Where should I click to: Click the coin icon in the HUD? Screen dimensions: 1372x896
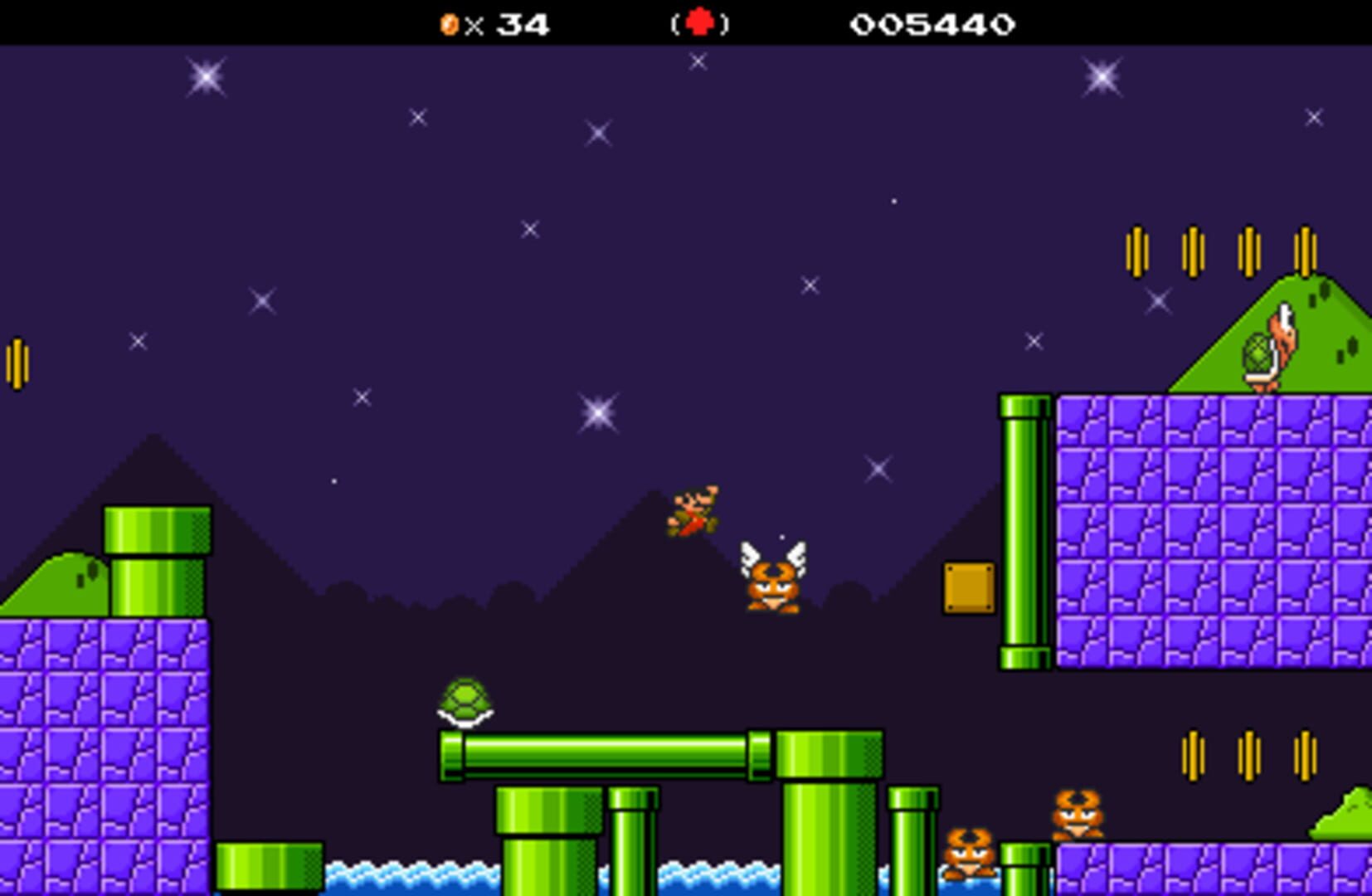[449, 24]
